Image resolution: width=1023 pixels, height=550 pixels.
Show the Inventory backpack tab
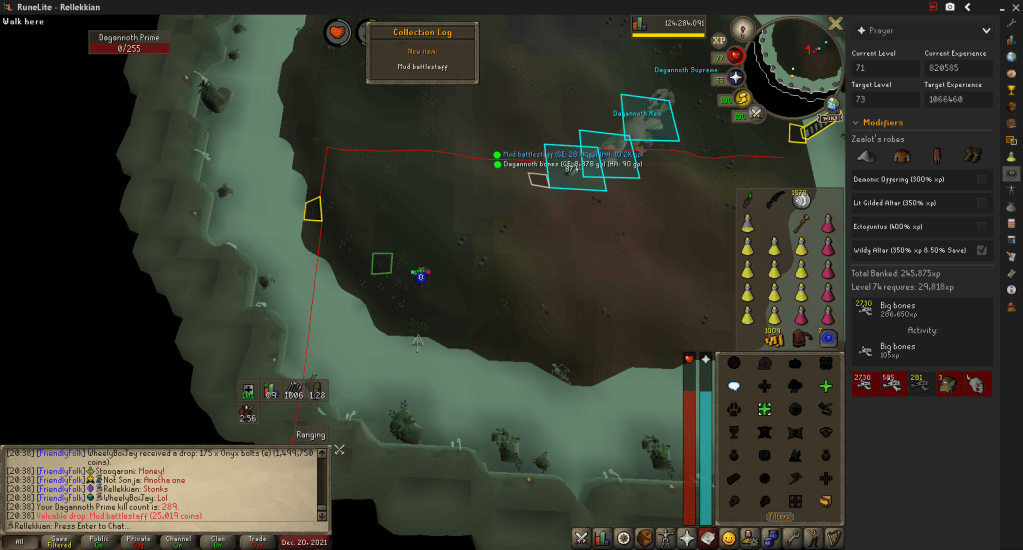[645, 538]
